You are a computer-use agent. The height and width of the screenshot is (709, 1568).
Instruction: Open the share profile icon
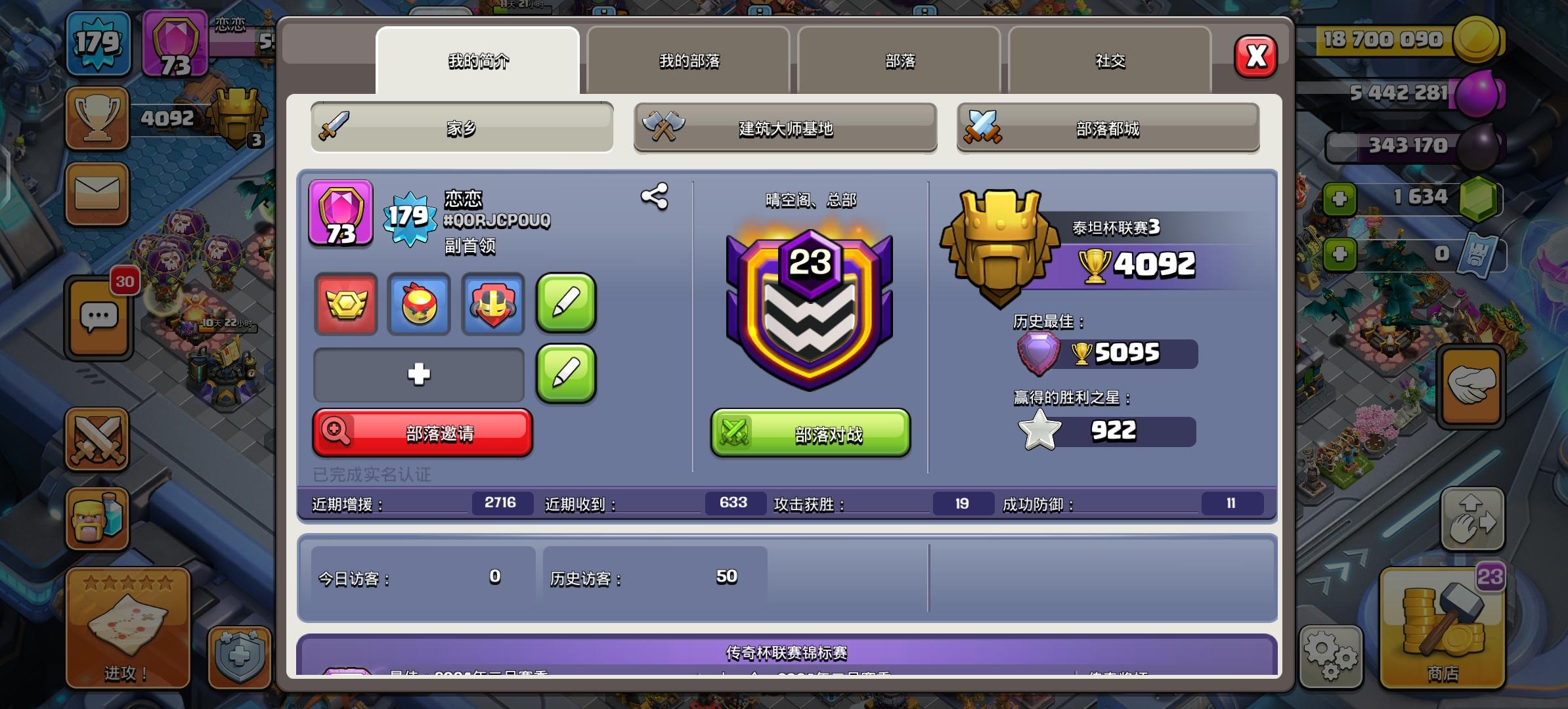click(x=655, y=194)
